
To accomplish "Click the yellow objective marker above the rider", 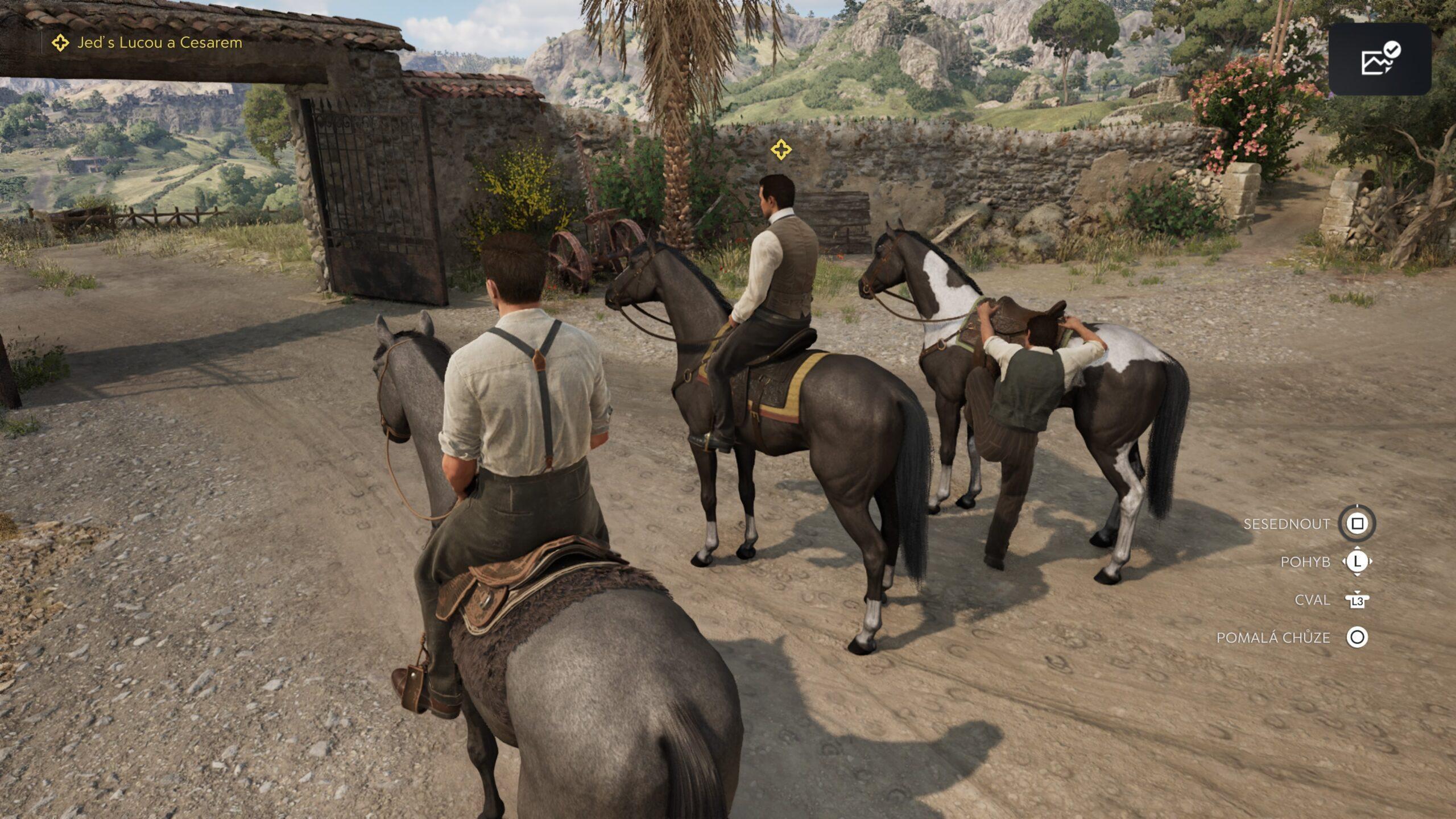I will [781, 150].
